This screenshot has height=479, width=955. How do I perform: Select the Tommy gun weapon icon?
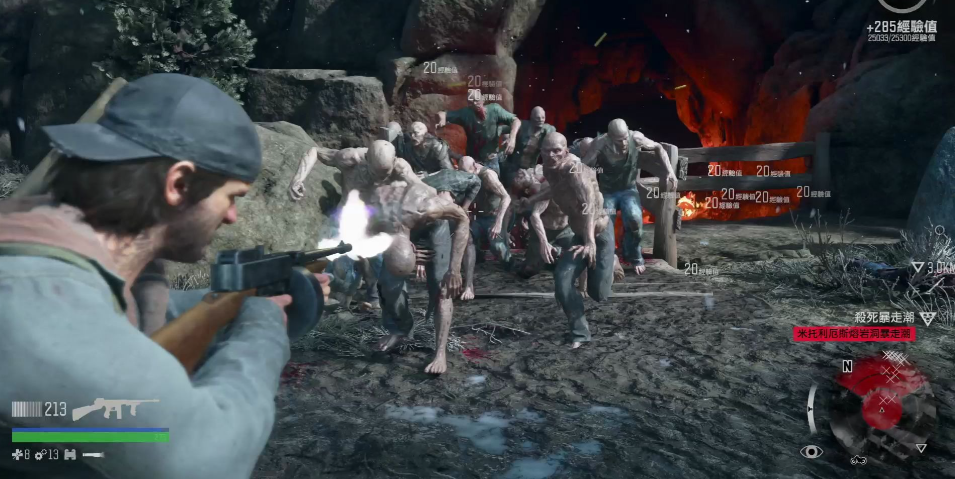click(117, 408)
